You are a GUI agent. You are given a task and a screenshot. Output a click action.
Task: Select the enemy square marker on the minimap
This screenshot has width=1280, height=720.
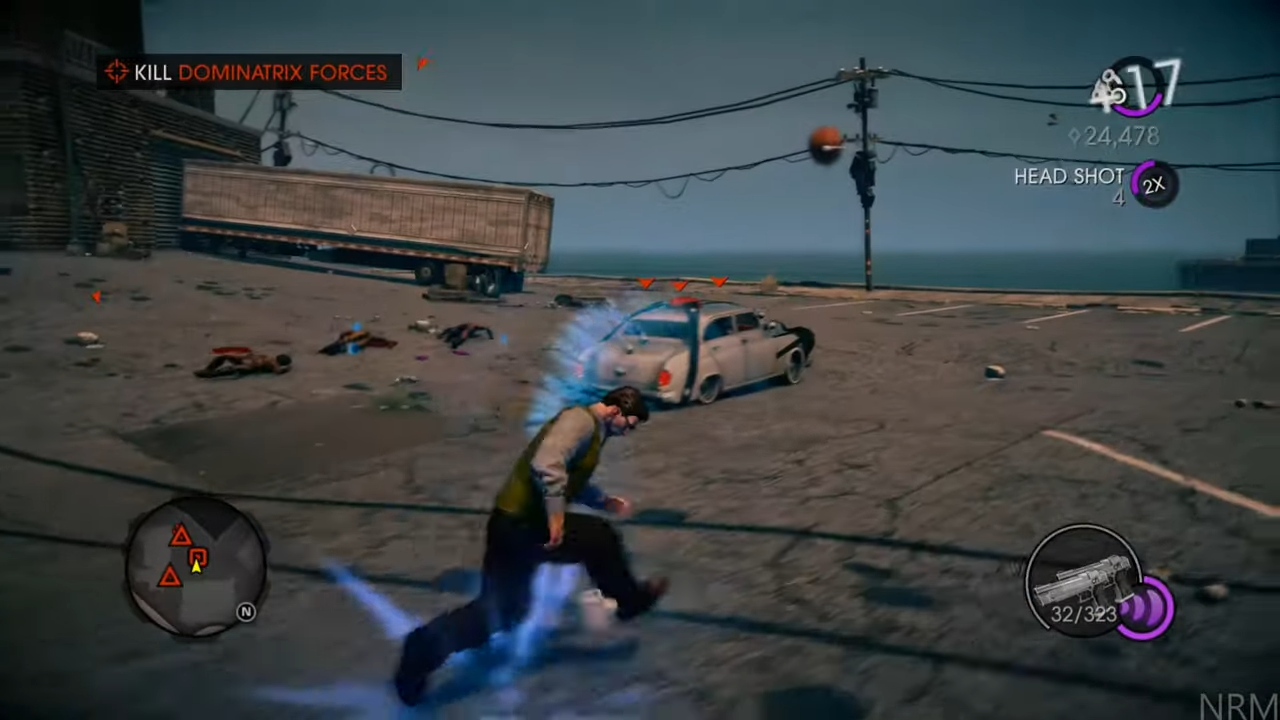click(x=198, y=556)
